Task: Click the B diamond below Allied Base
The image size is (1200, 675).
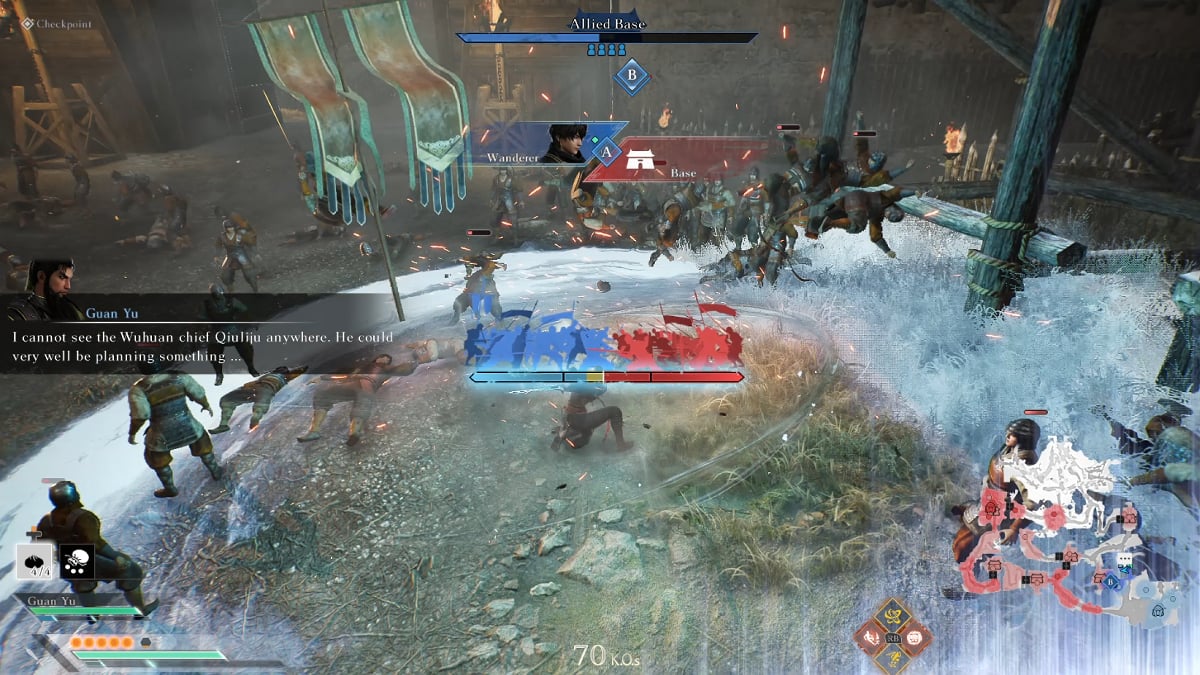Action: pyautogui.click(x=631, y=75)
